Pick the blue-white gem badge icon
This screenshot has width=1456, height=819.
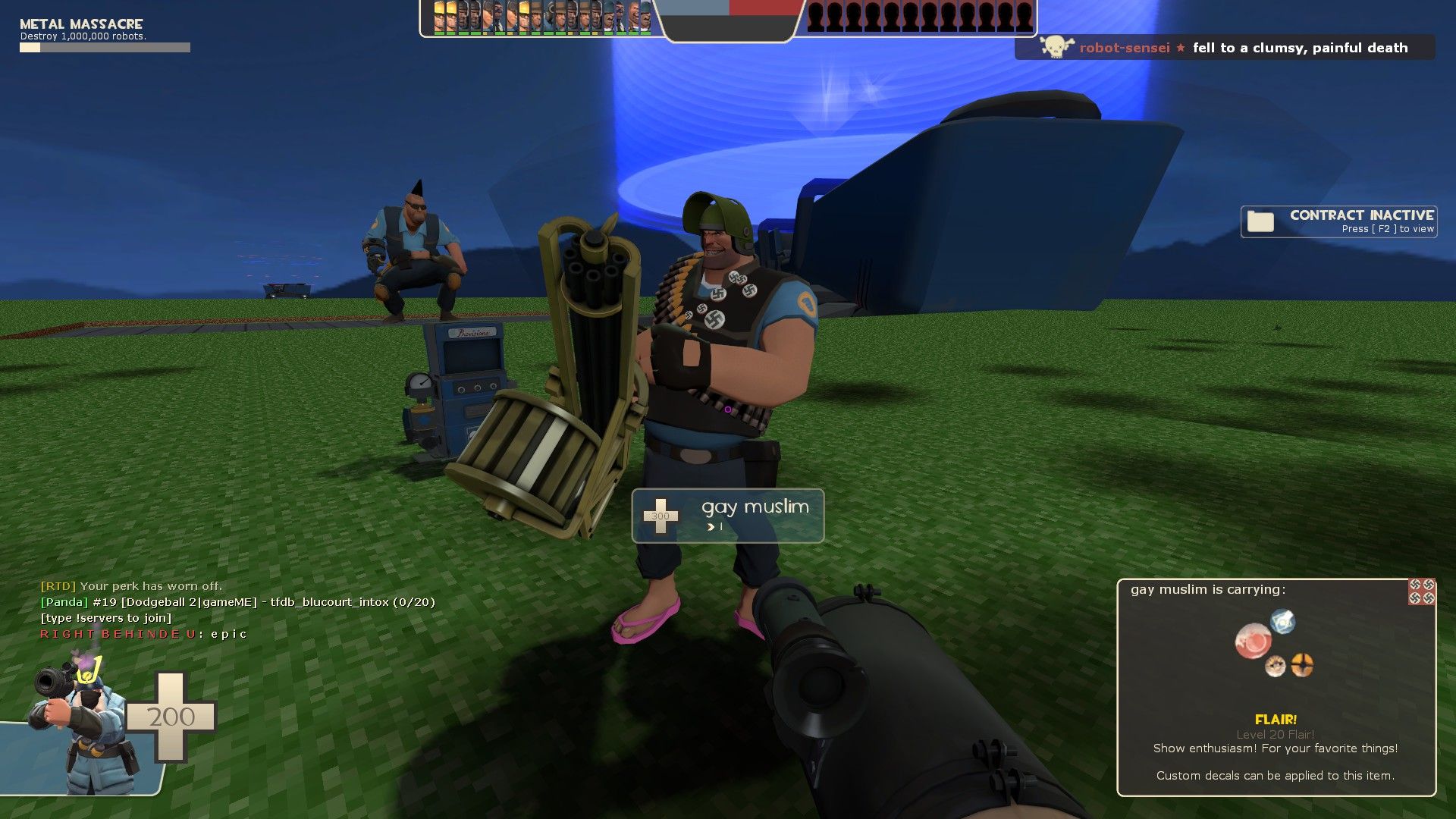(x=1283, y=621)
